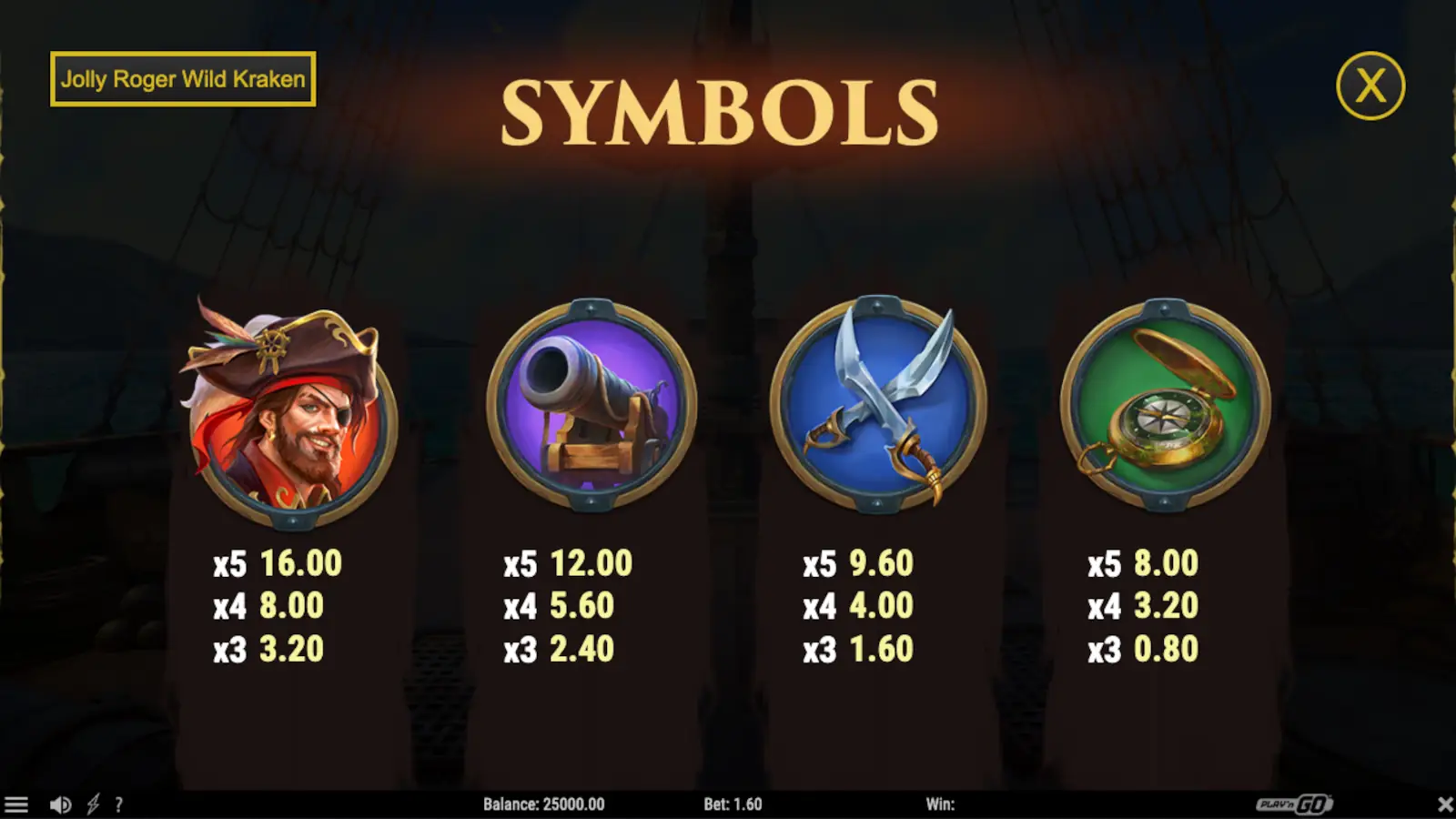Close the Symbols paytable screen
1456x819 pixels.
click(x=1372, y=84)
